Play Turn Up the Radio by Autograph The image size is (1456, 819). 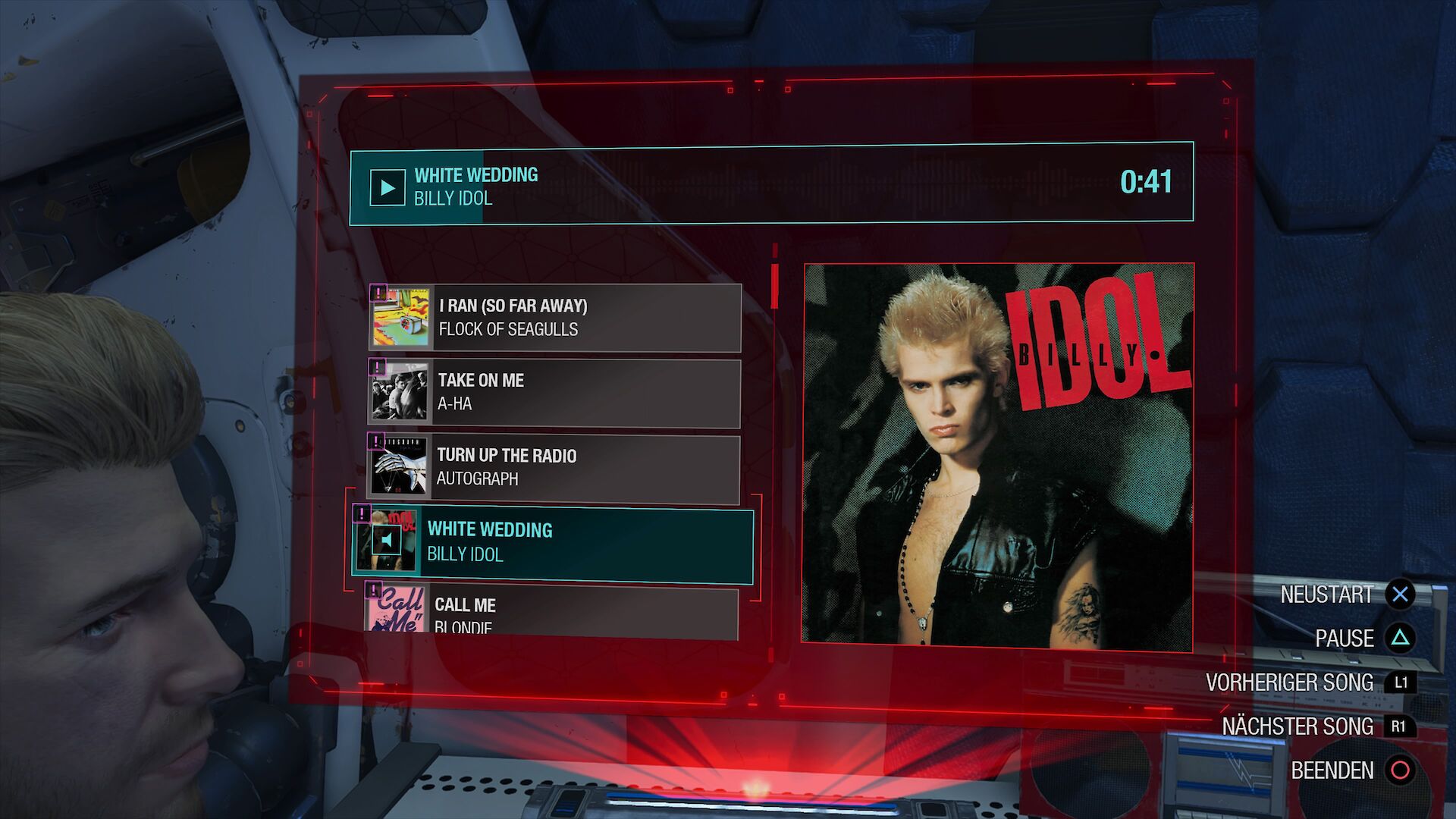point(554,467)
